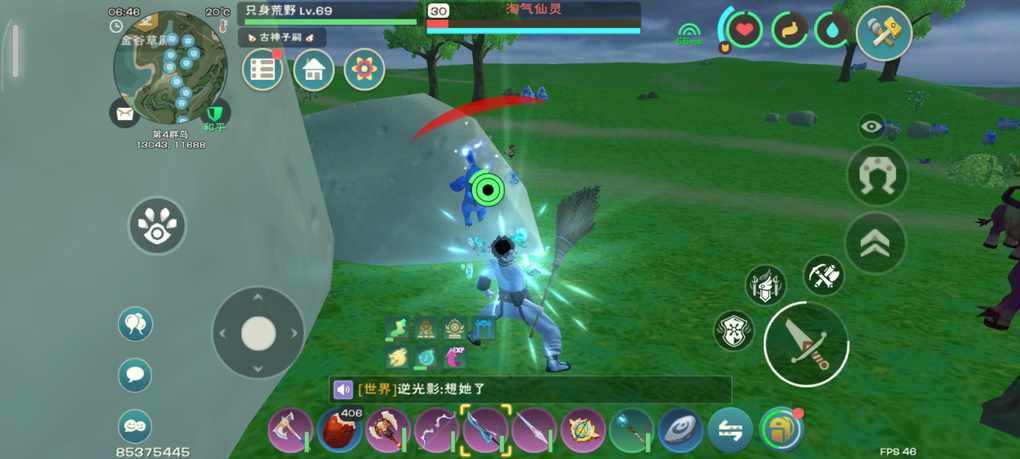
Task: Open the colorful flower icon menu
Action: point(365,69)
